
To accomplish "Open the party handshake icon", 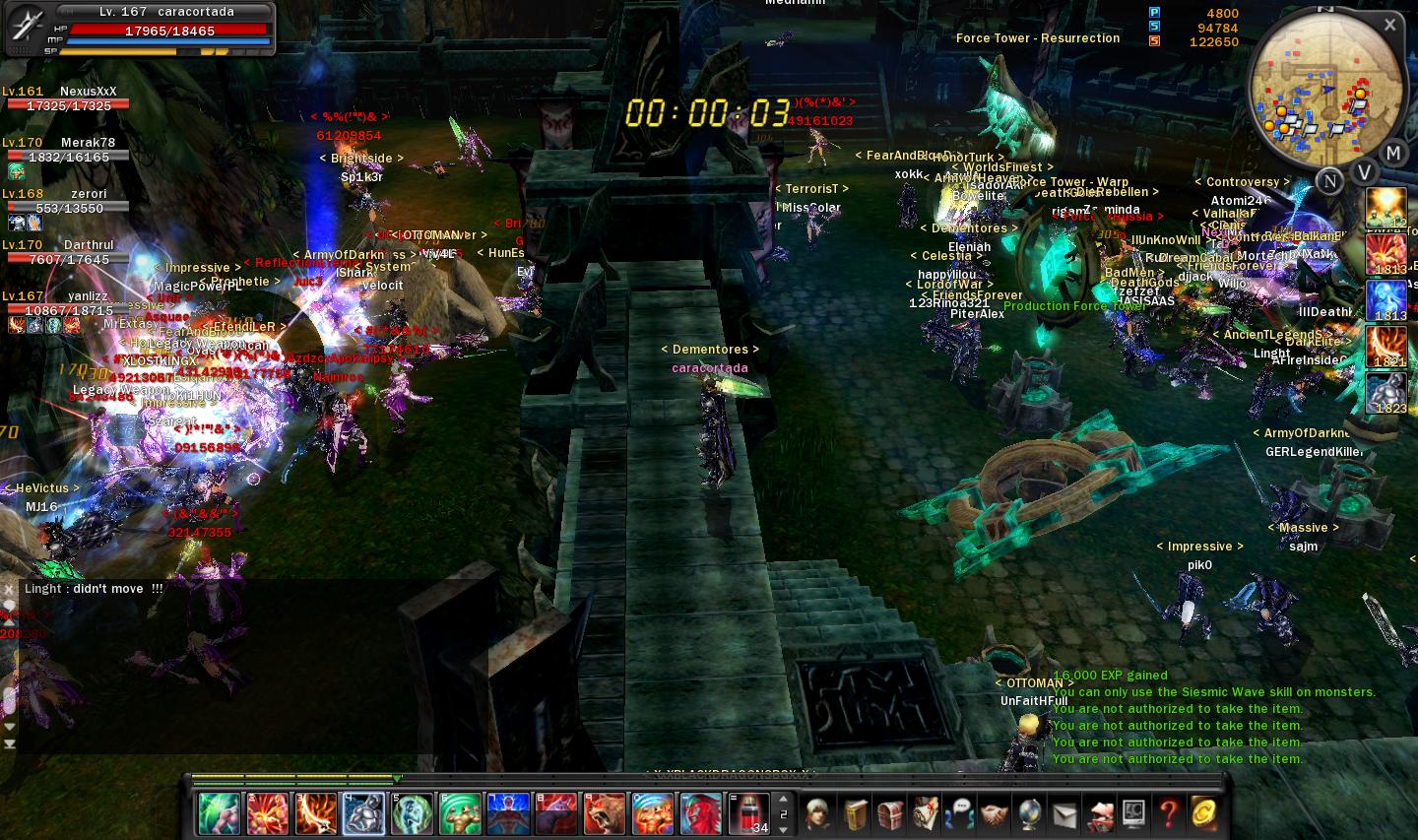I will (x=994, y=813).
